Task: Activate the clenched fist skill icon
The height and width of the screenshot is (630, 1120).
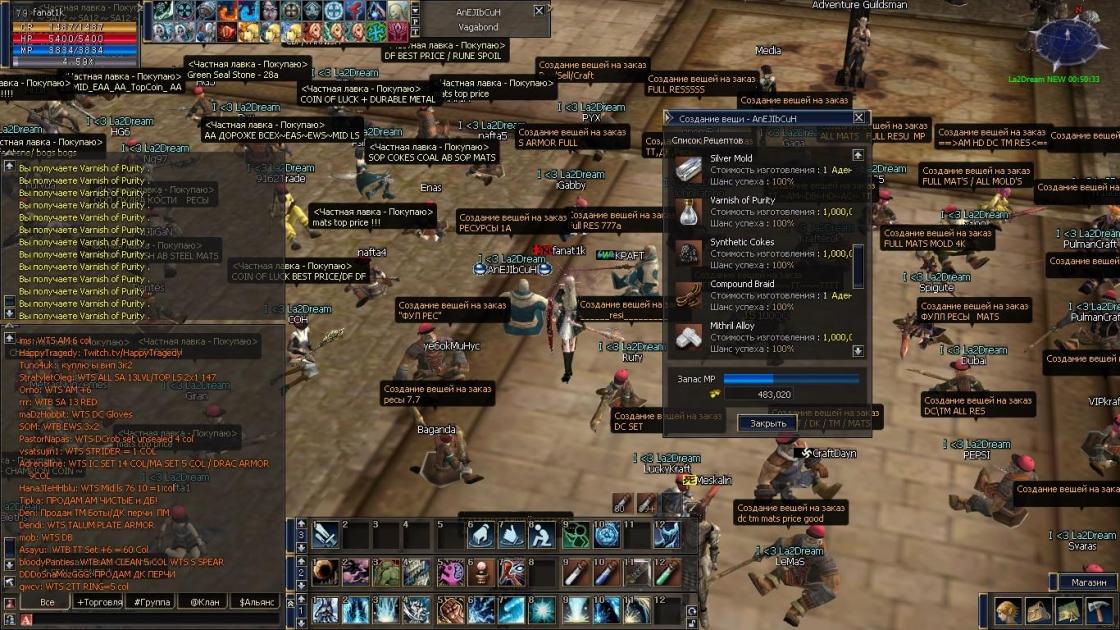Action: [451, 609]
